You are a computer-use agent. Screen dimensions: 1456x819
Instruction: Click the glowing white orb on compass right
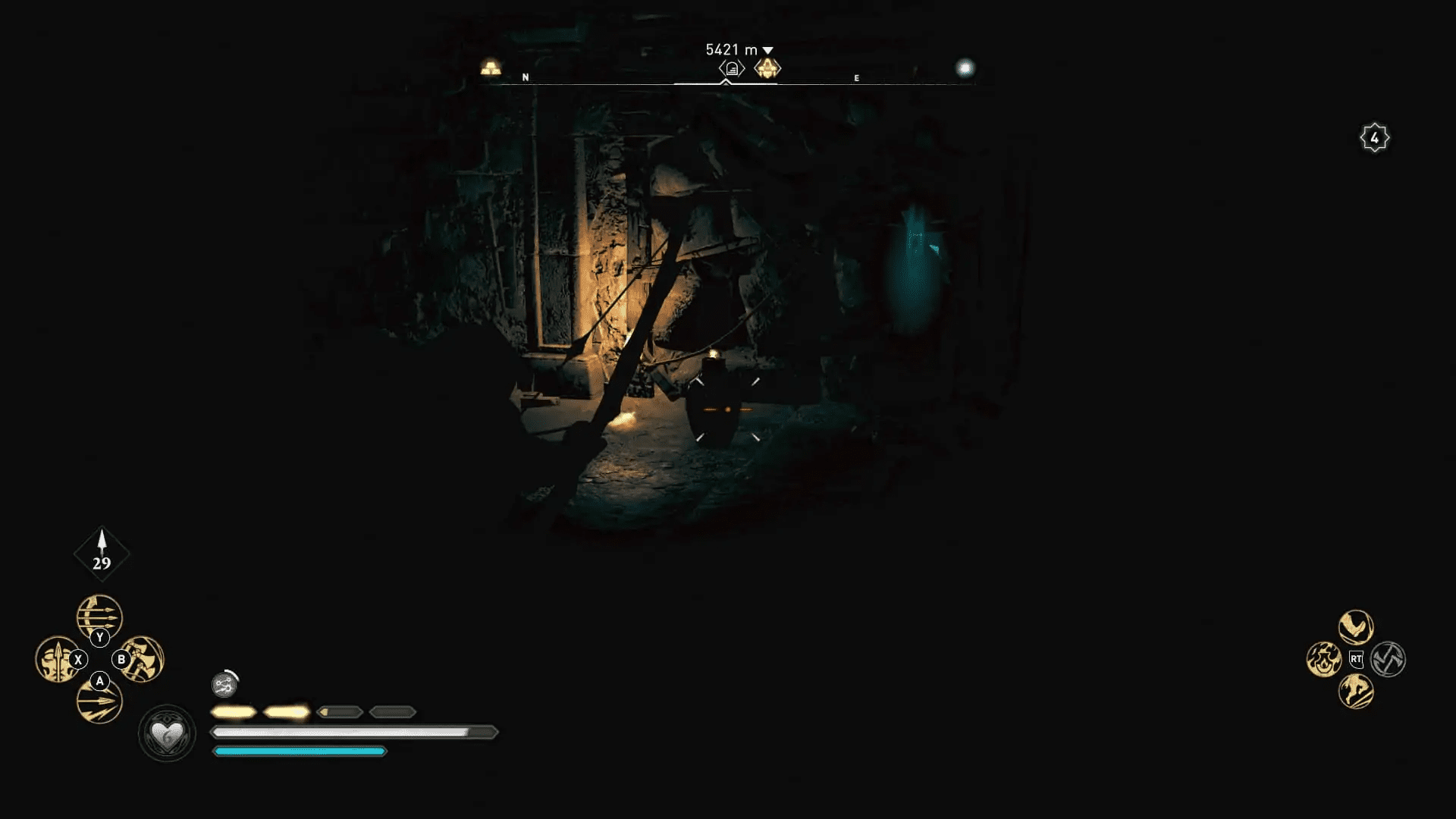pyautogui.click(x=964, y=67)
